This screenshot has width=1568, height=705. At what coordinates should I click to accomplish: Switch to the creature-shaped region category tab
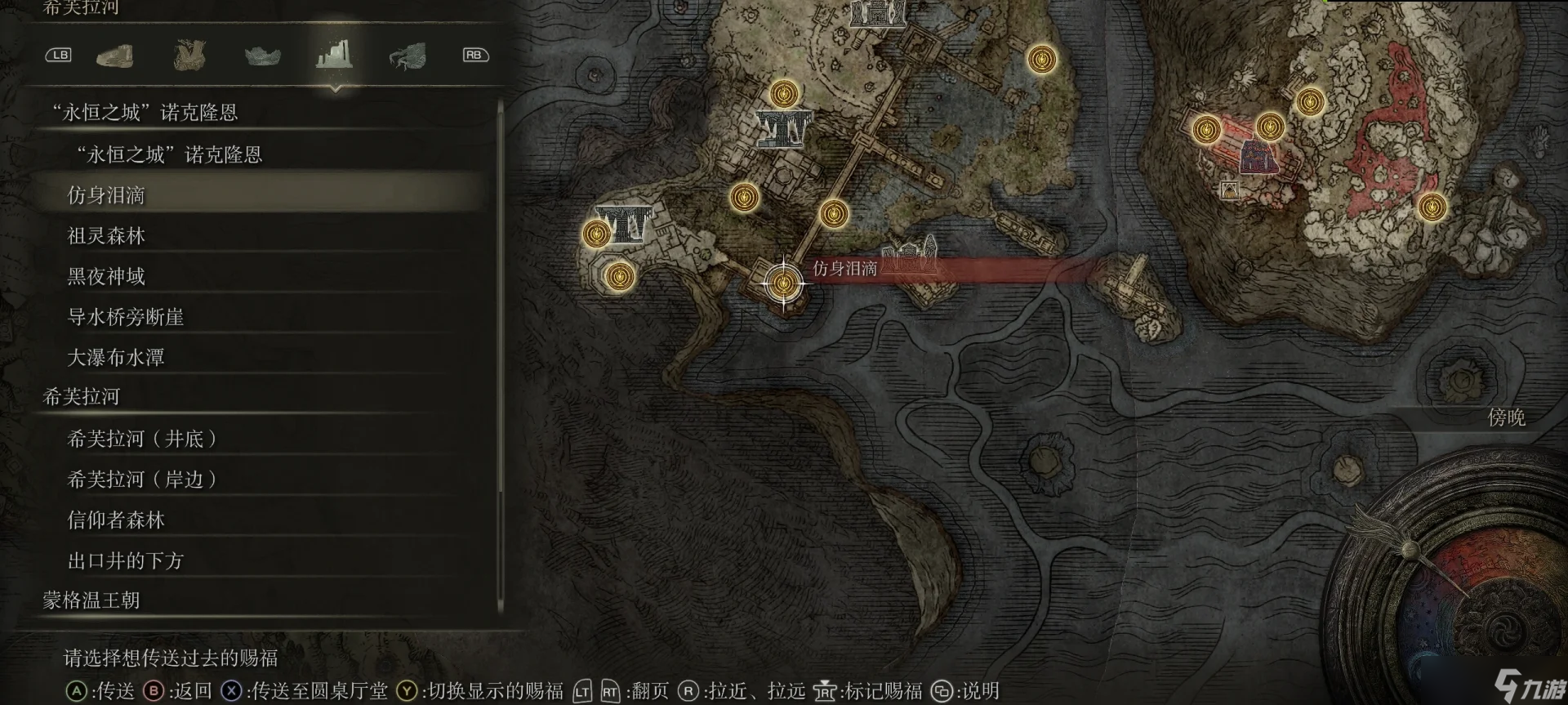(407, 55)
